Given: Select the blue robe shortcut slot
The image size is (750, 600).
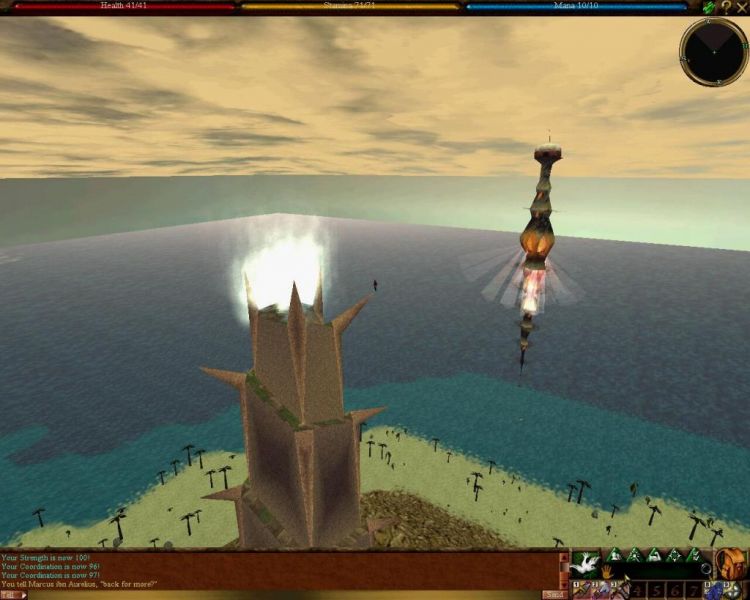Looking at the screenshot, I should pyautogui.click(x=713, y=589).
